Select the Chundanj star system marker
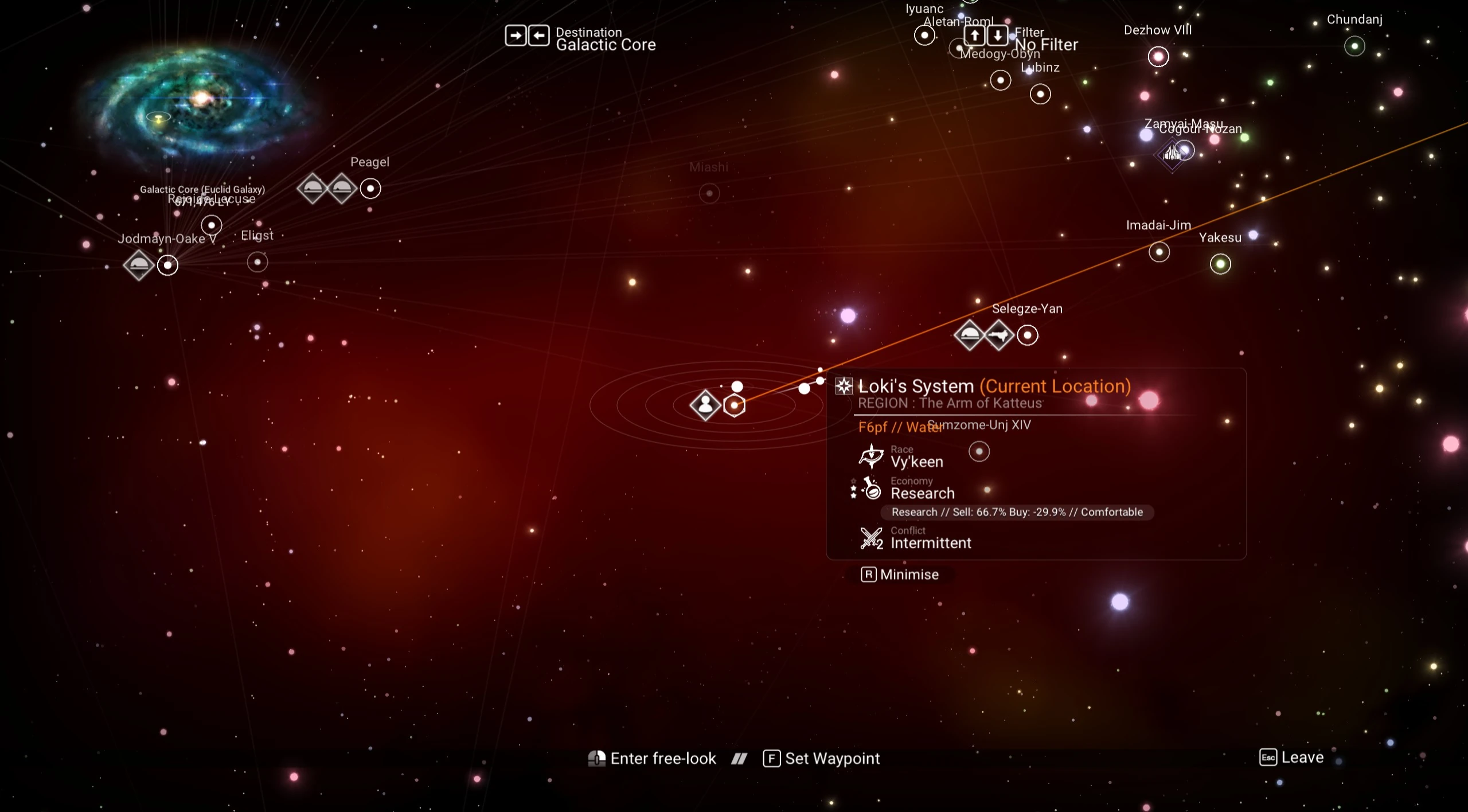The height and width of the screenshot is (812, 1468). click(x=1354, y=46)
